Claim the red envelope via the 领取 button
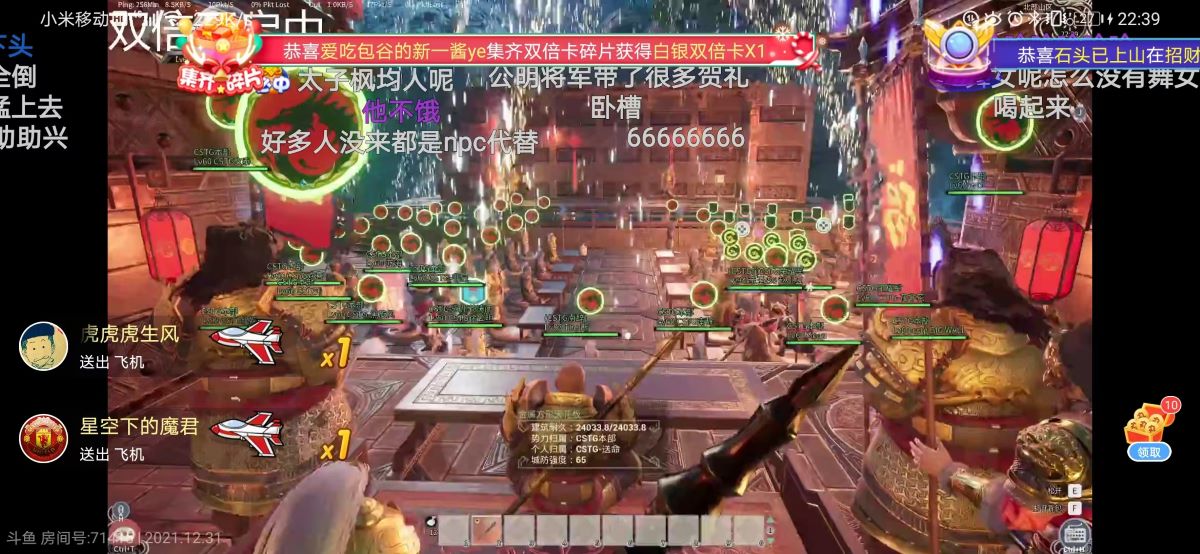 pos(1149,452)
